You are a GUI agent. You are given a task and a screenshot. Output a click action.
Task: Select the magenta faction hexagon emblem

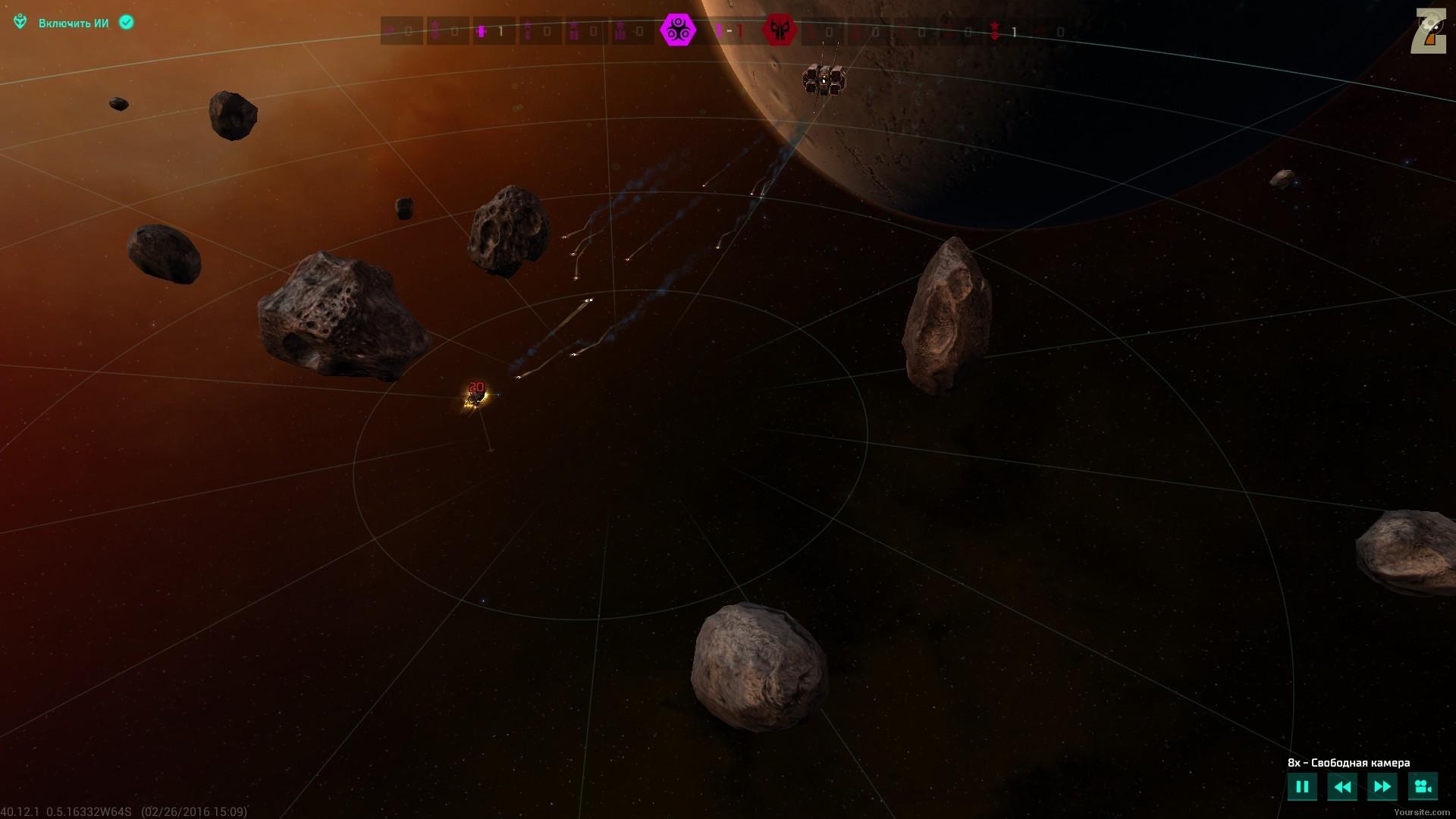[x=677, y=31]
